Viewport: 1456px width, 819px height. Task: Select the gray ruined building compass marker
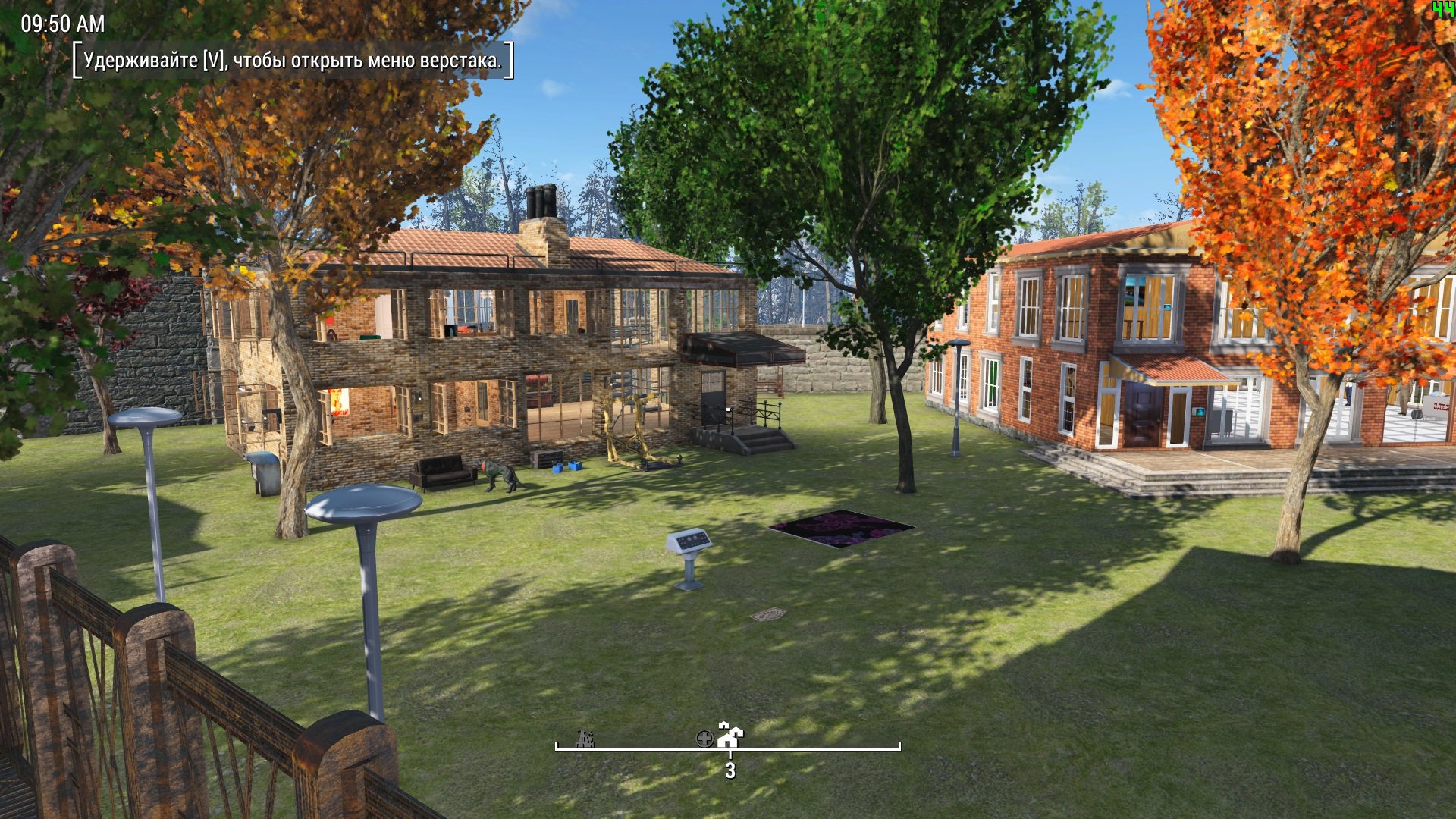pyautogui.click(x=584, y=738)
